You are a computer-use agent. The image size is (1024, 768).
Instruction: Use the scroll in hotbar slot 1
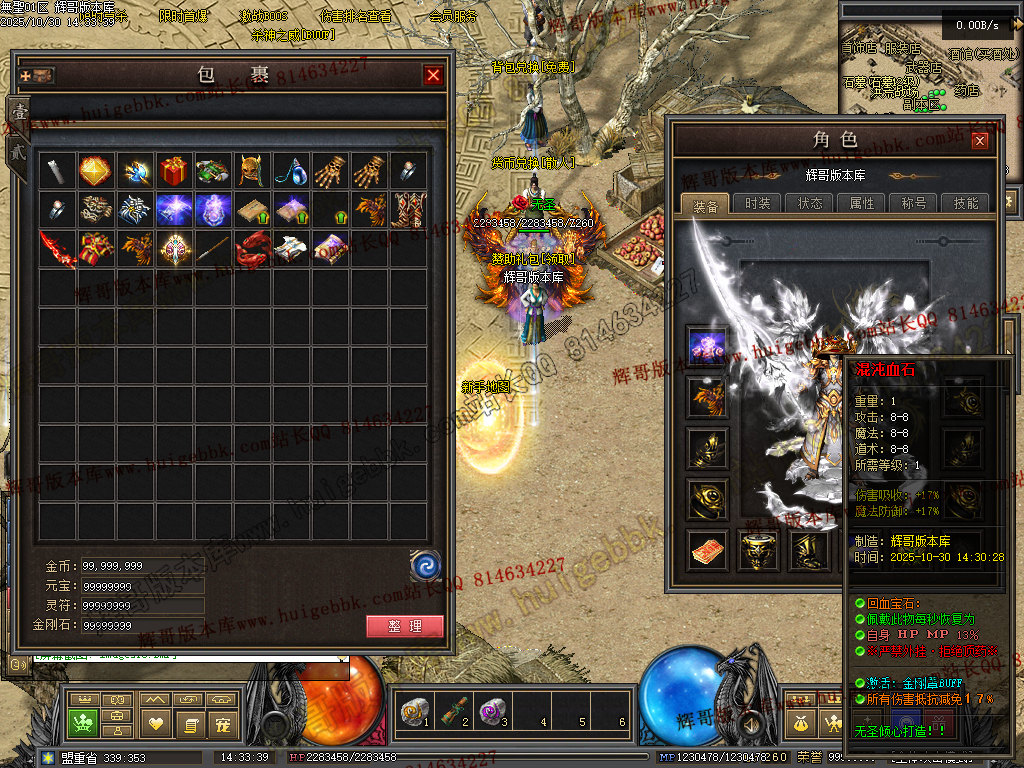tap(412, 711)
